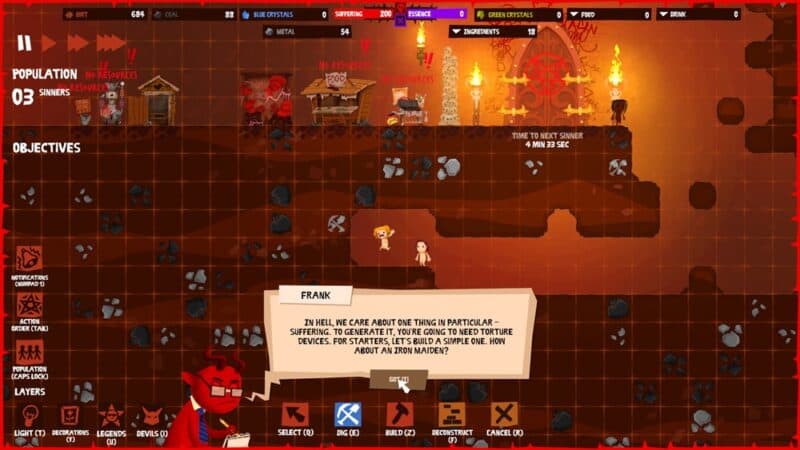Toggle the Legends layer
Viewport: 800px width, 450px height.
111,415
